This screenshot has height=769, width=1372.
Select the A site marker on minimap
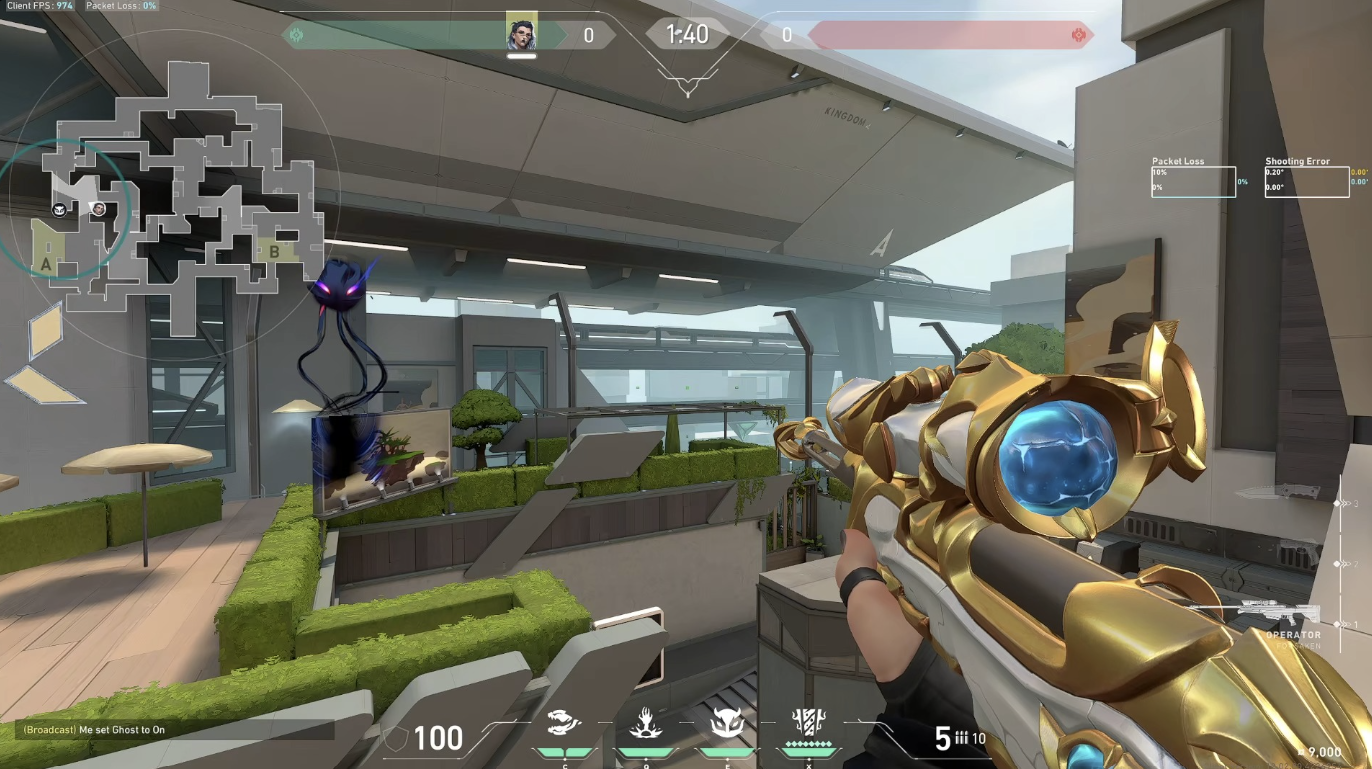pos(45,264)
